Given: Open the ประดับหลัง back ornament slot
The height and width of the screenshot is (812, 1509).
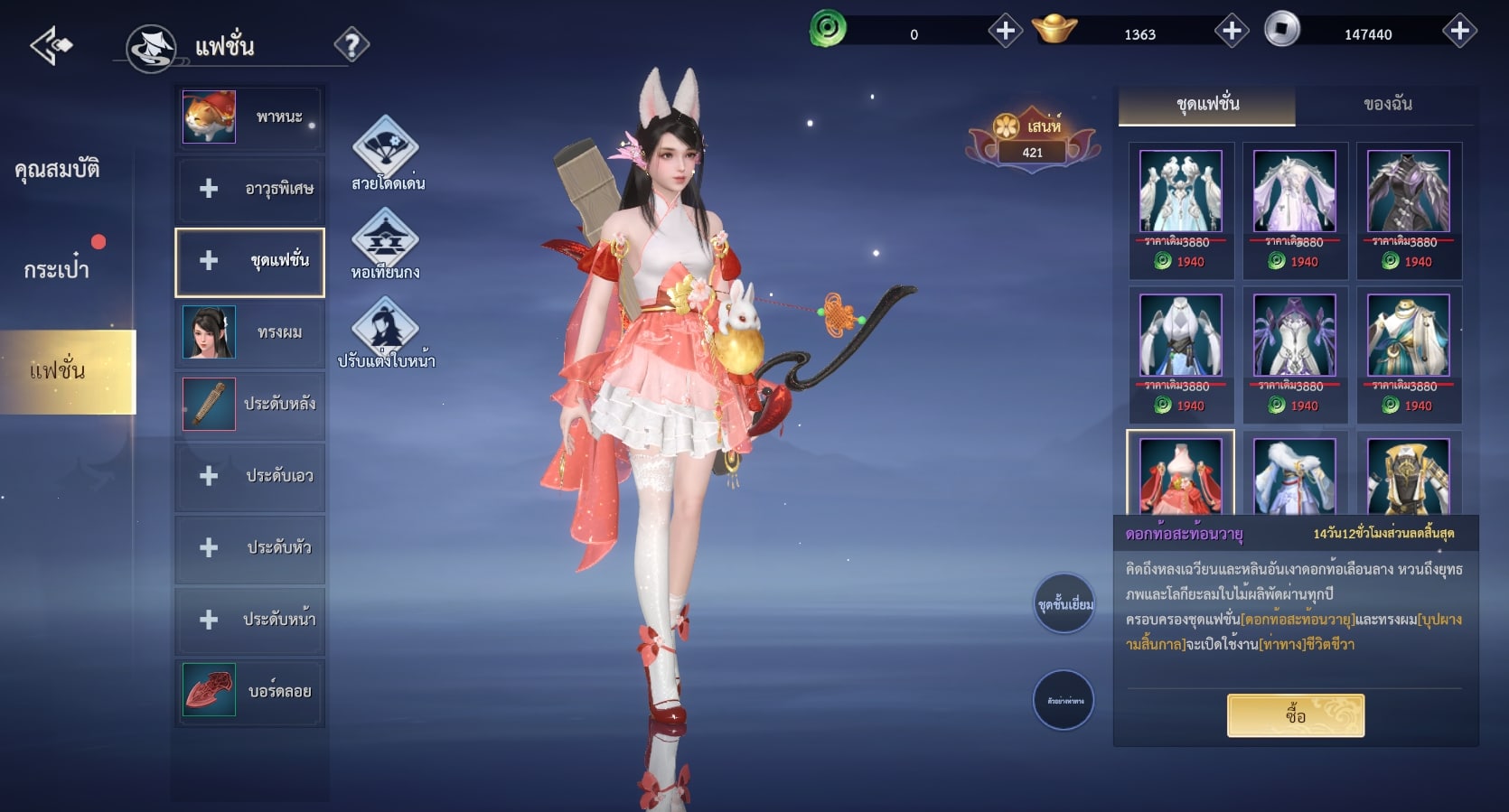Looking at the screenshot, I should (x=249, y=404).
